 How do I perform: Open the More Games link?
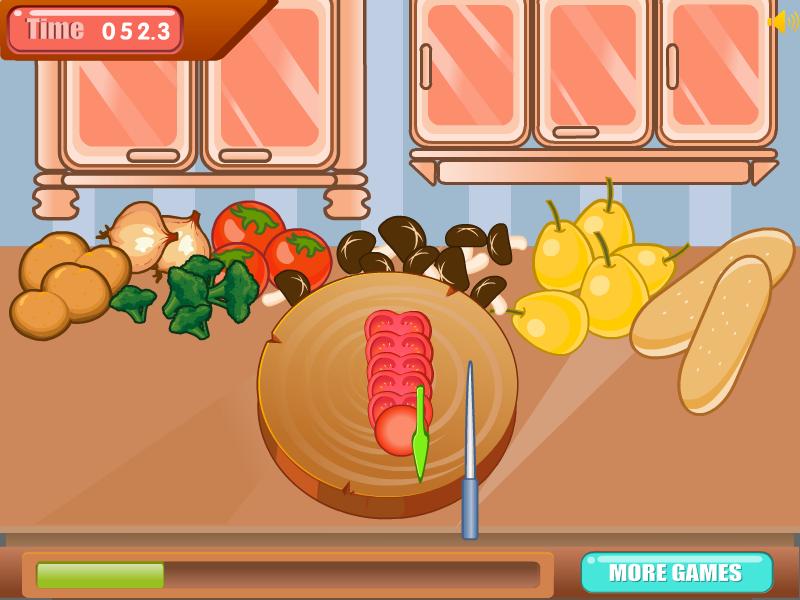pos(676,573)
